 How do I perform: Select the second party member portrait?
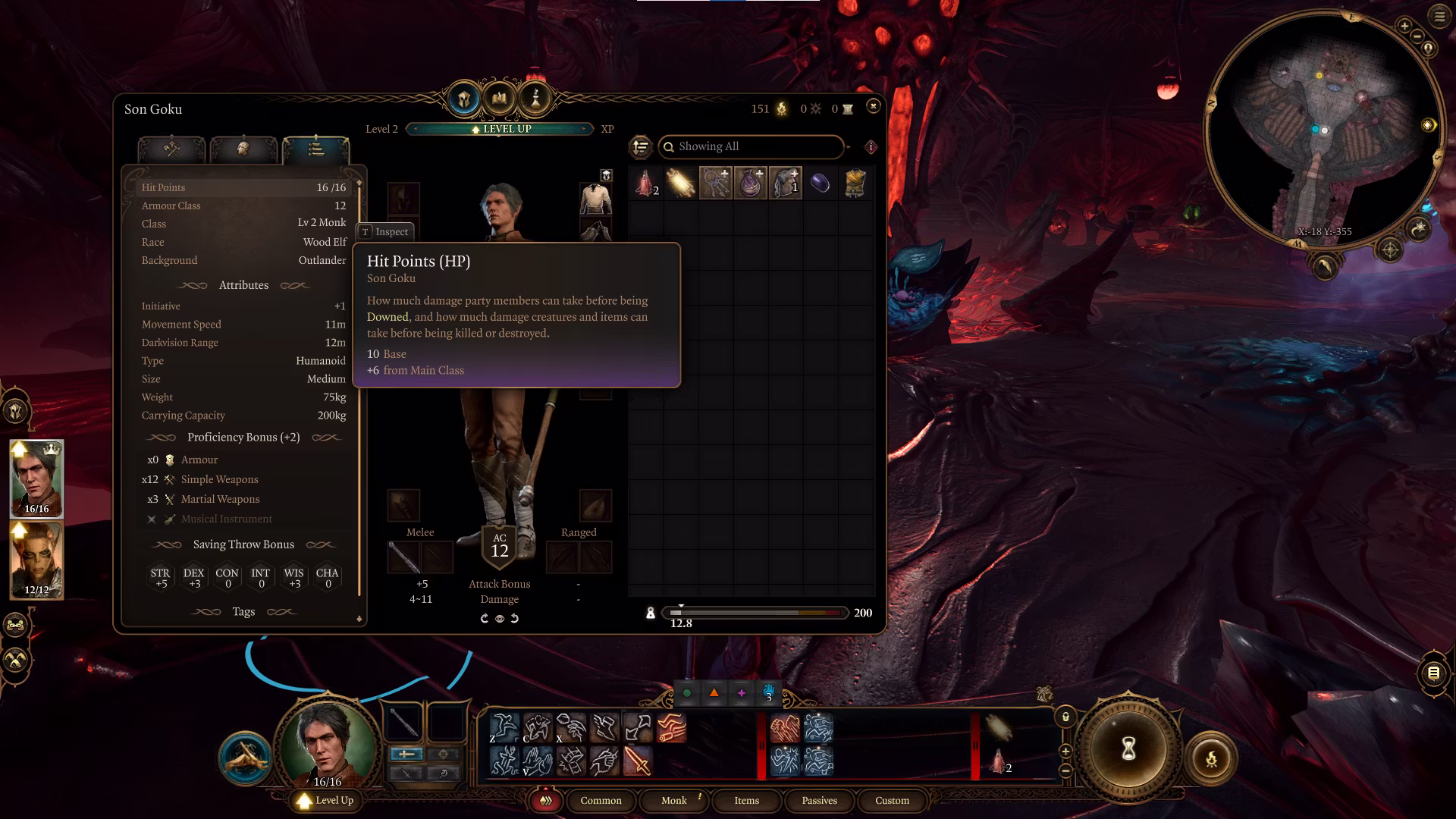(36, 560)
